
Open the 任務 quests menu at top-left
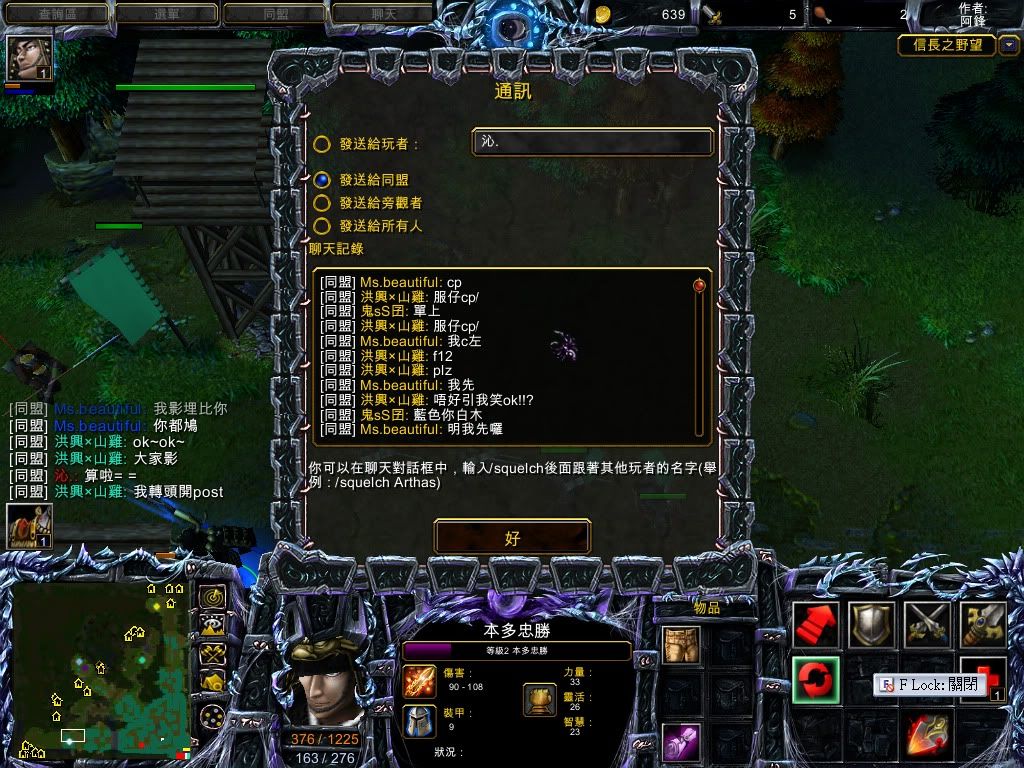point(55,14)
